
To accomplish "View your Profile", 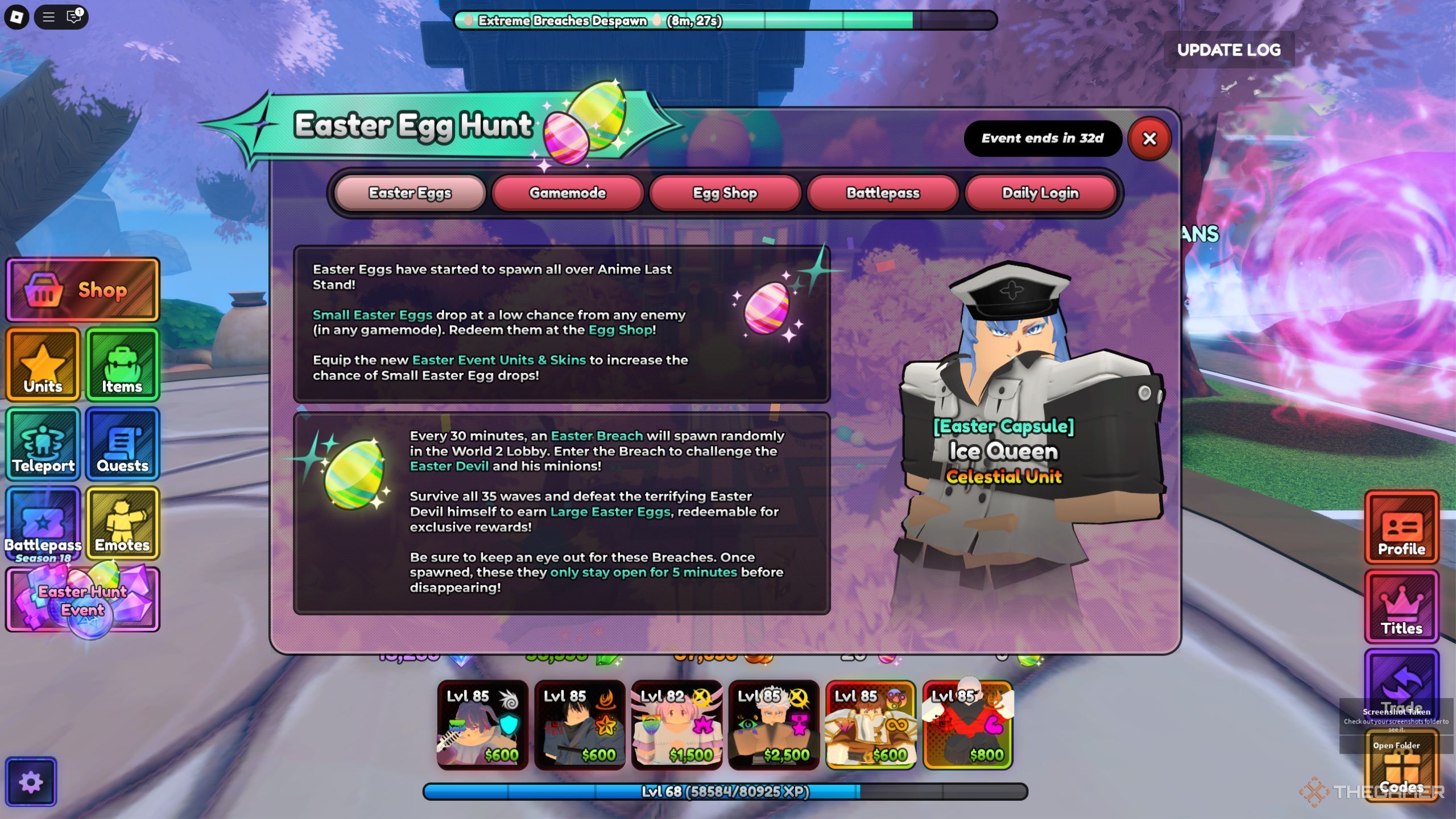I will (x=1401, y=529).
